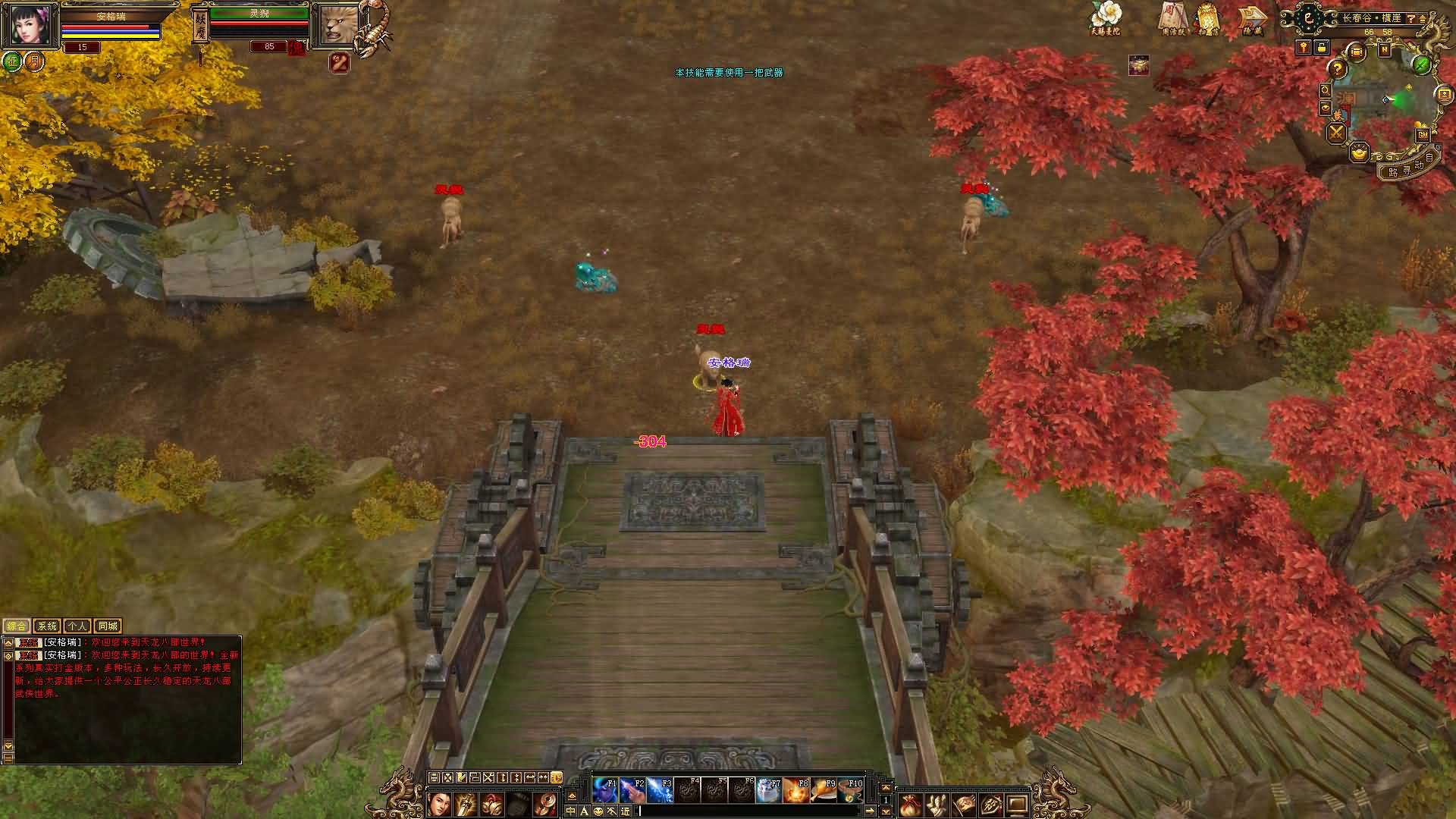Use the F8 fire burst skill
Viewport: 1456px width, 819px height.
tap(795, 790)
